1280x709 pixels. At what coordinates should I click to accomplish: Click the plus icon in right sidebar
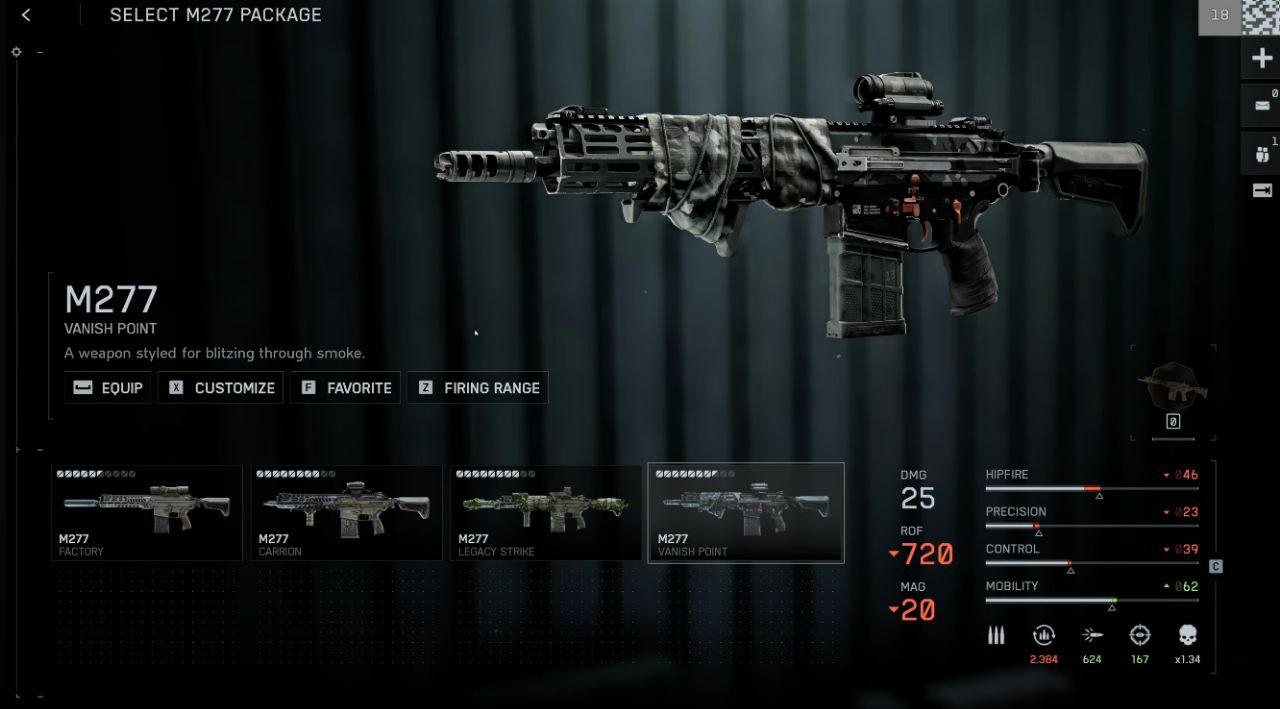[x=1262, y=59]
